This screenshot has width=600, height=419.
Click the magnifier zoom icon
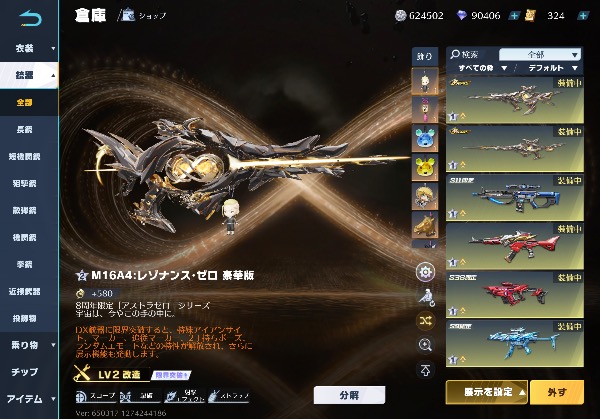pos(425,344)
